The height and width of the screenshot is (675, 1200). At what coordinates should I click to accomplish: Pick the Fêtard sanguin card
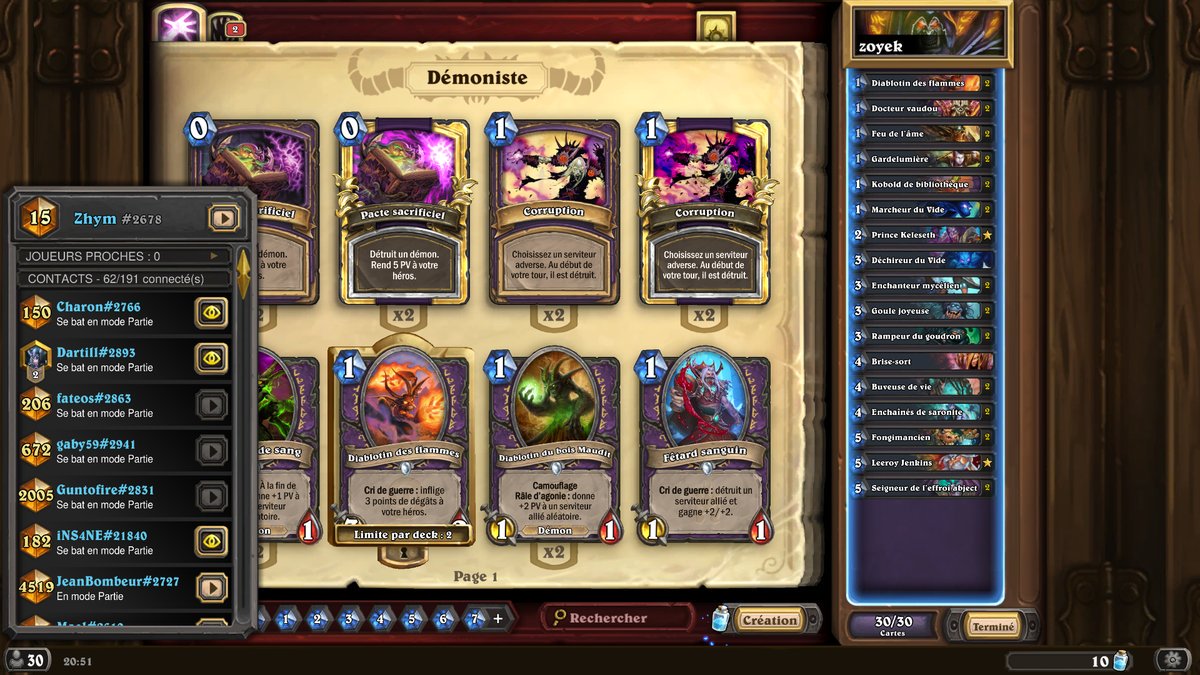[704, 447]
